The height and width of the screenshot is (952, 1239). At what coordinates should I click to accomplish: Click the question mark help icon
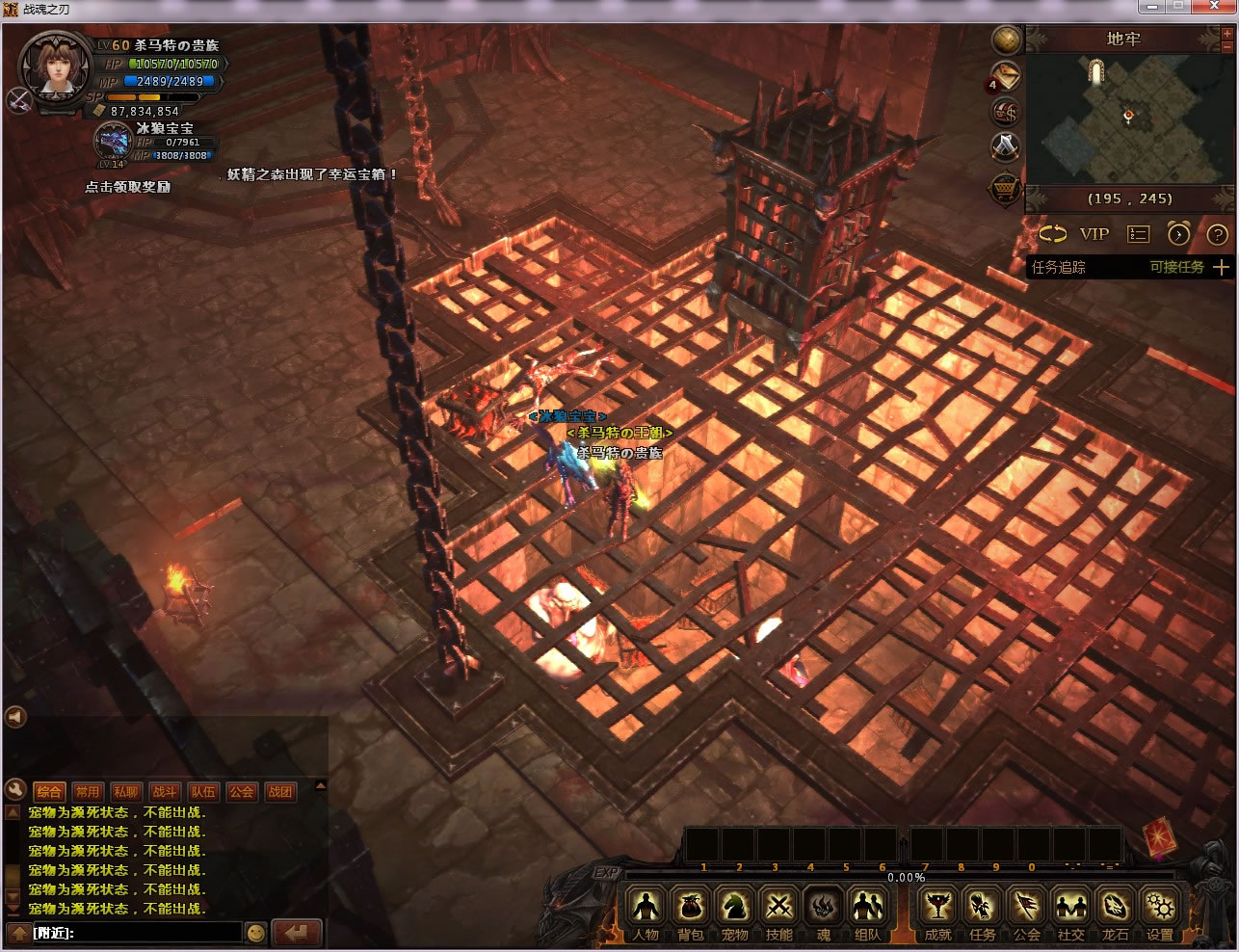click(x=1217, y=234)
